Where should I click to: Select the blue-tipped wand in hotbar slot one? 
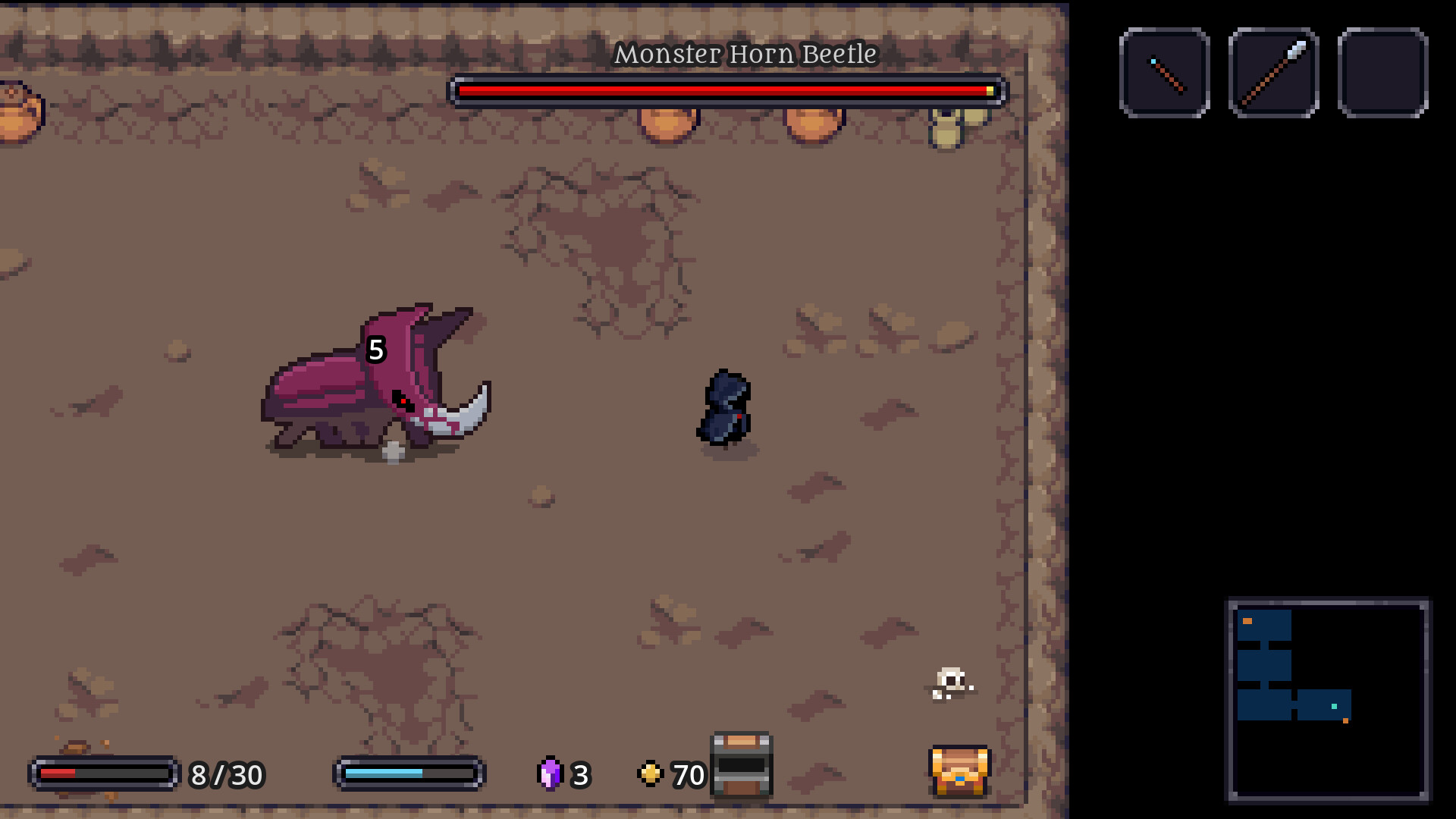point(1165,74)
